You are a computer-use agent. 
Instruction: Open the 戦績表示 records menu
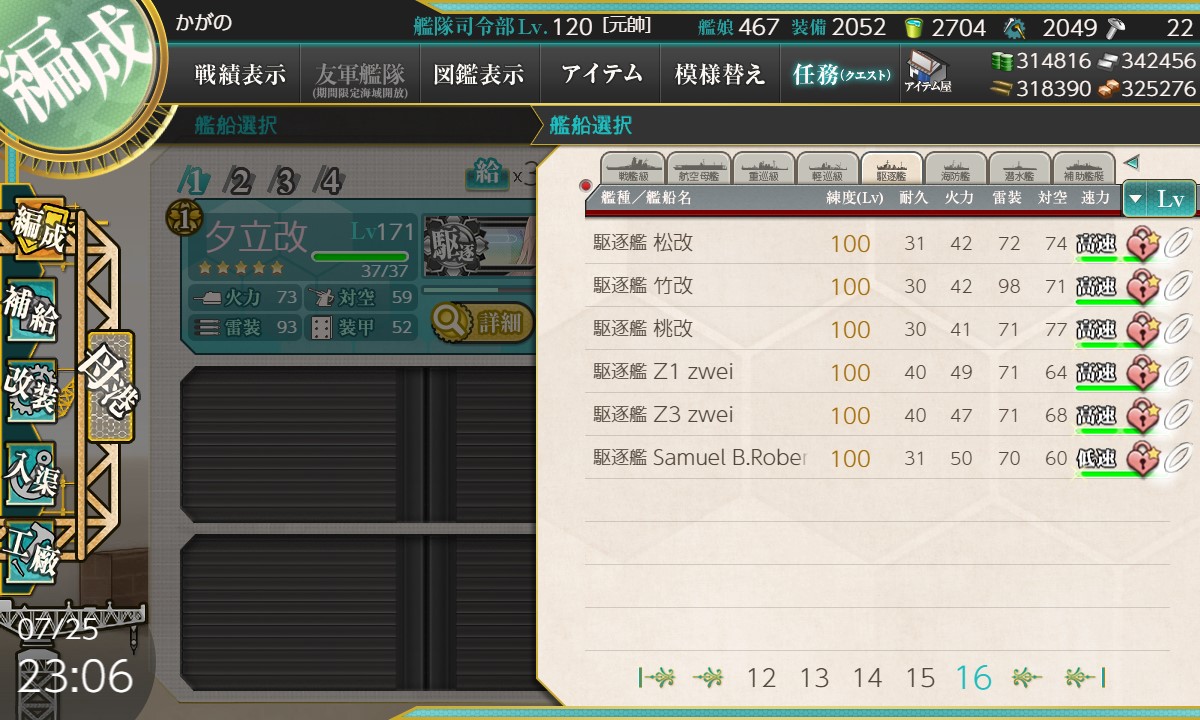[240, 74]
